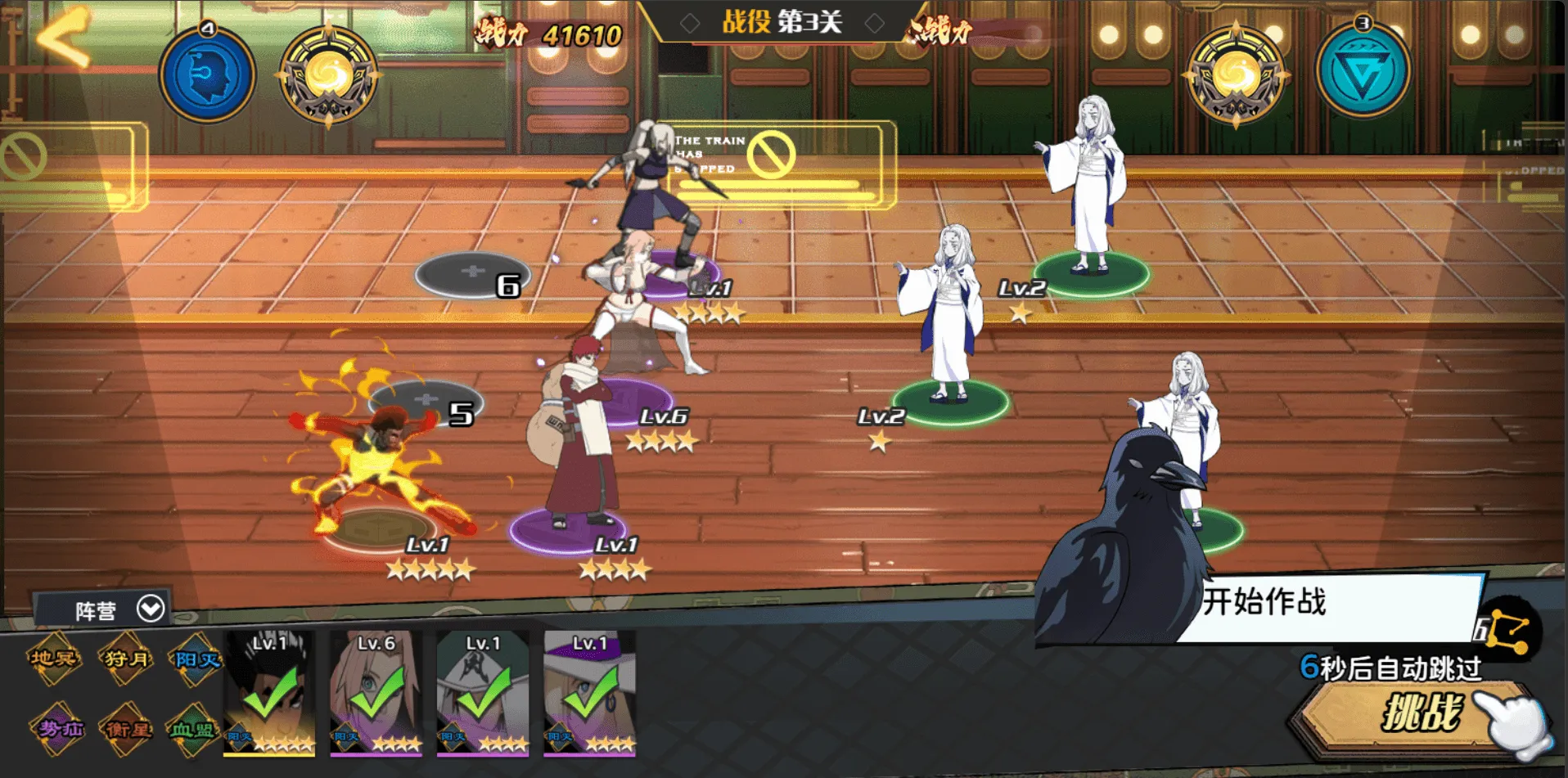Inspect the player's golden swirl formation badge

tap(328, 77)
